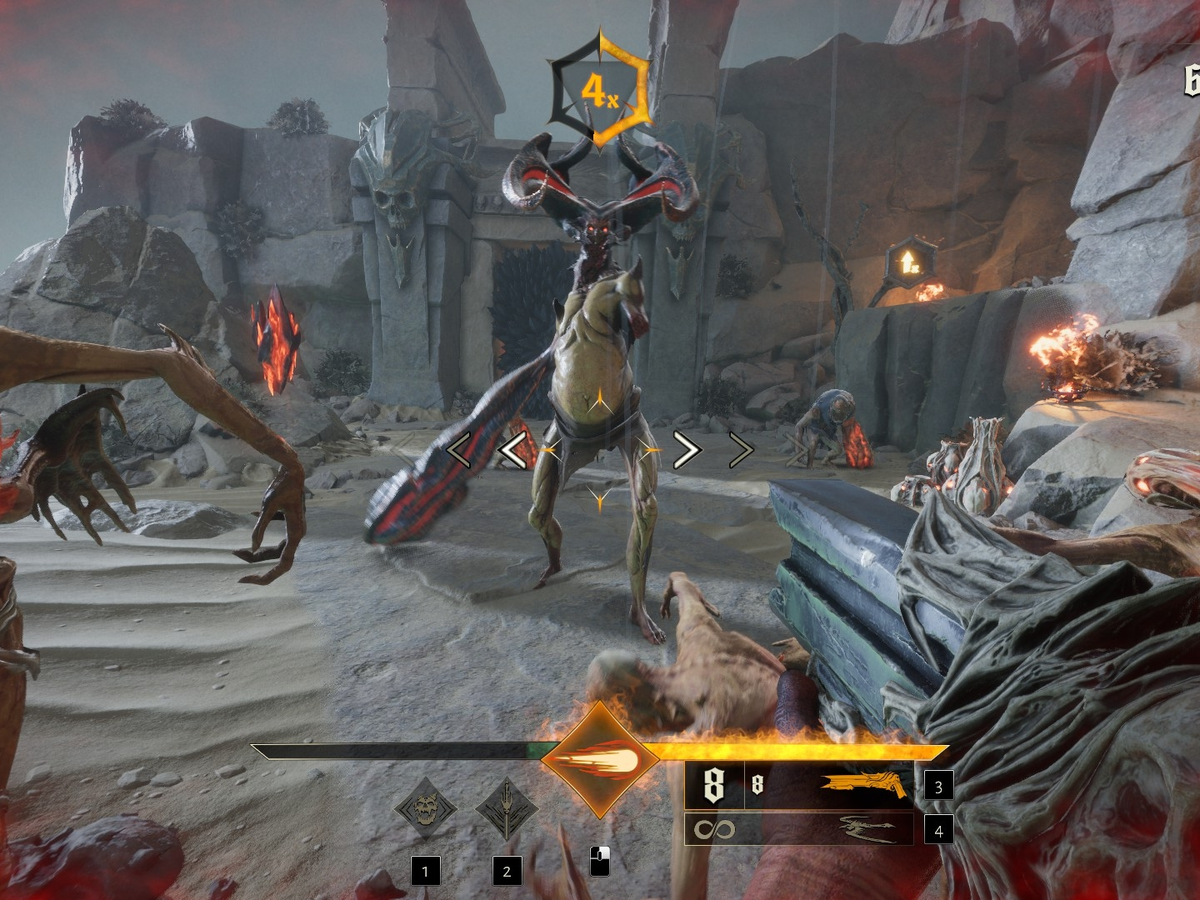
Task: Equip the infinite-ammo weapon slot
Action: 798,829
